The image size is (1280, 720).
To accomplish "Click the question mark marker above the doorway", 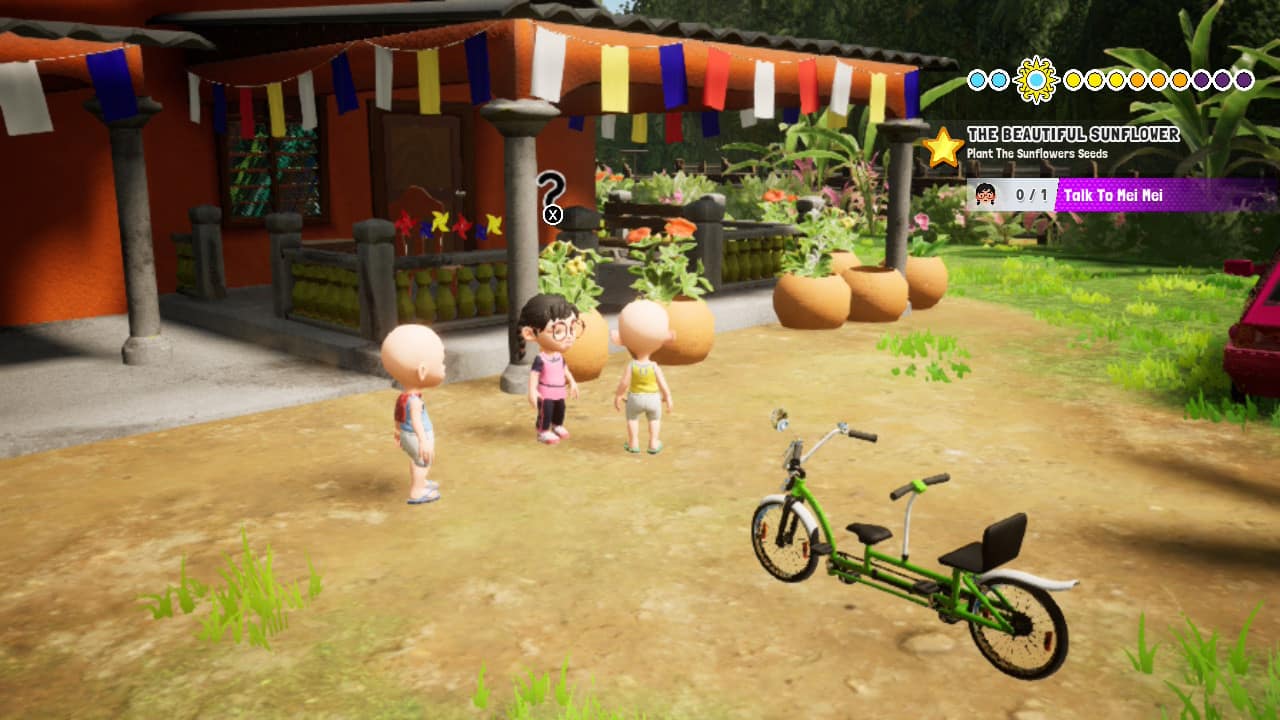I will point(552,190).
